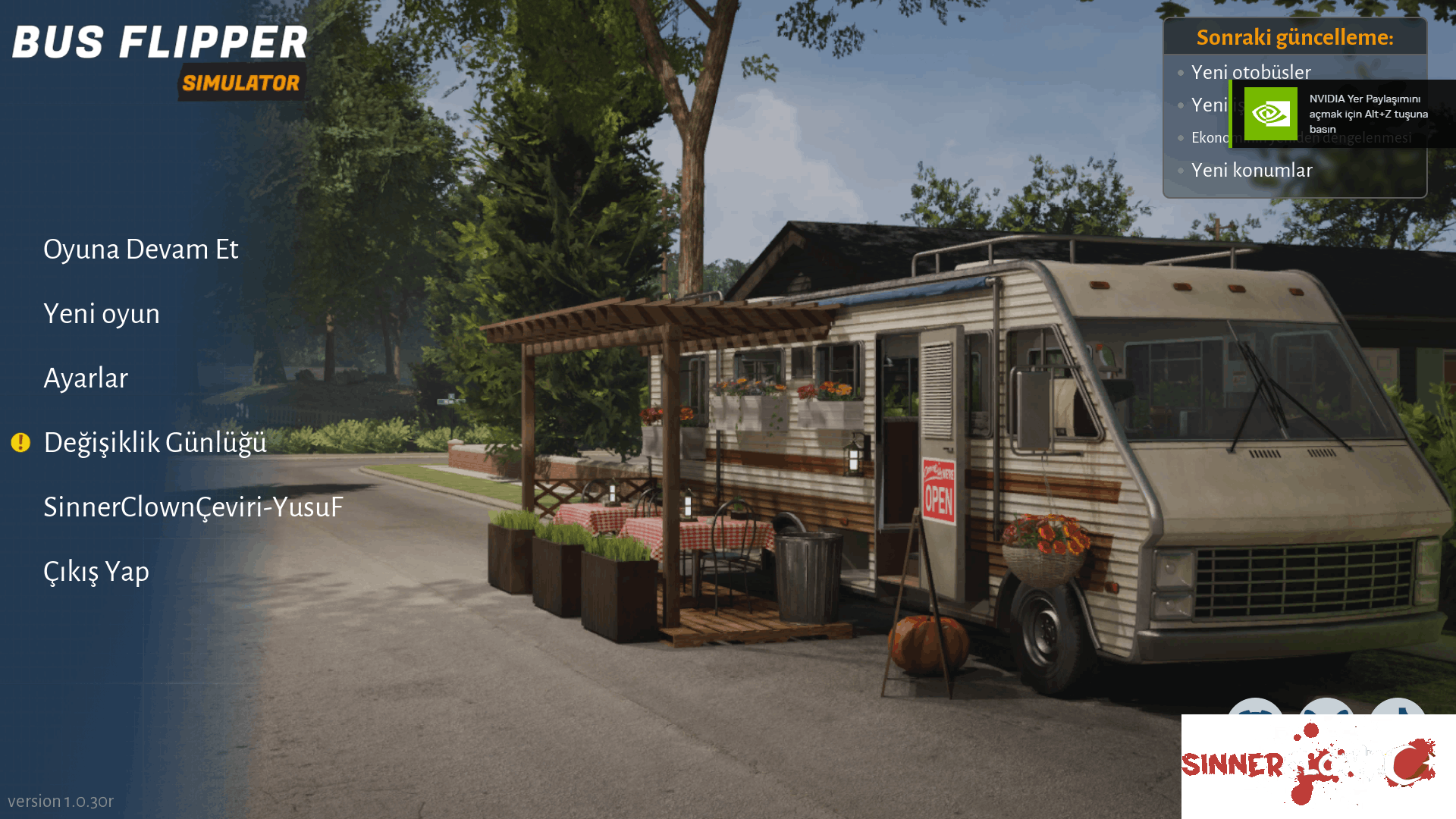Click the version 1.0.3or label
The height and width of the screenshot is (819, 1456).
pyautogui.click(x=62, y=800)
